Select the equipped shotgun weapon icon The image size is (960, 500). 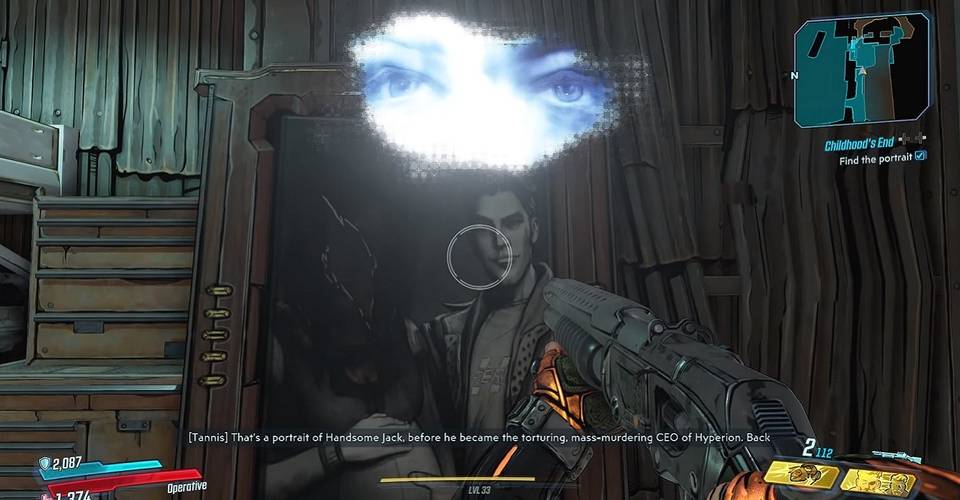point(895,457)
